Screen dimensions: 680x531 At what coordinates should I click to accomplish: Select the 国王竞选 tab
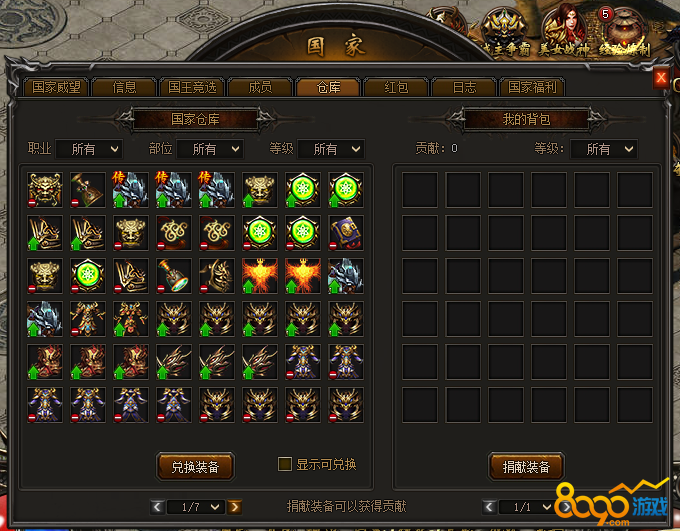tap(192, 87)
